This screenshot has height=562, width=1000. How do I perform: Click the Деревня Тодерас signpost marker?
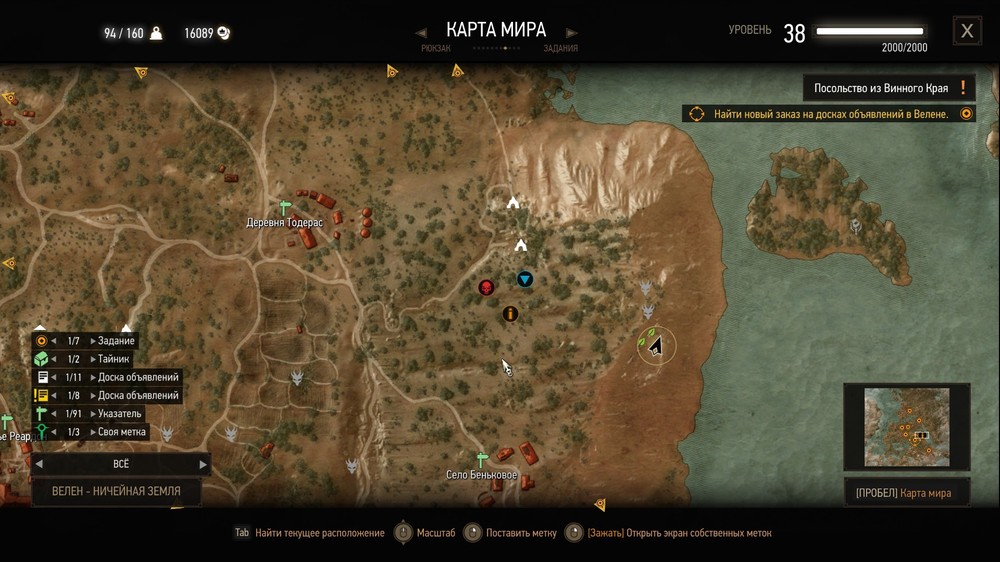(285, 207)
